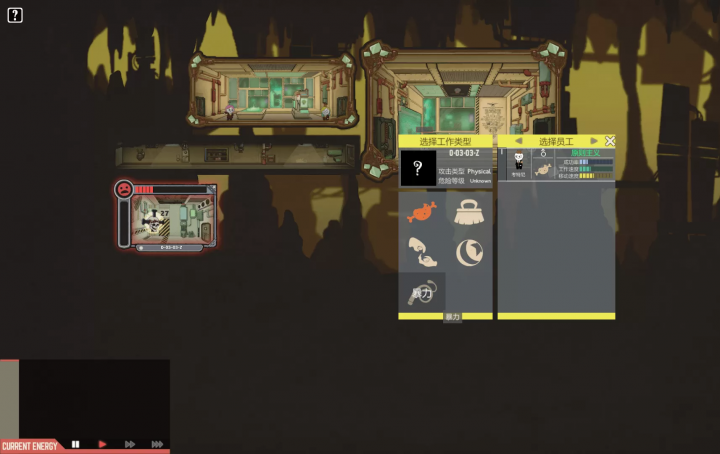Select containment unit D-03-03-Z

168,218
